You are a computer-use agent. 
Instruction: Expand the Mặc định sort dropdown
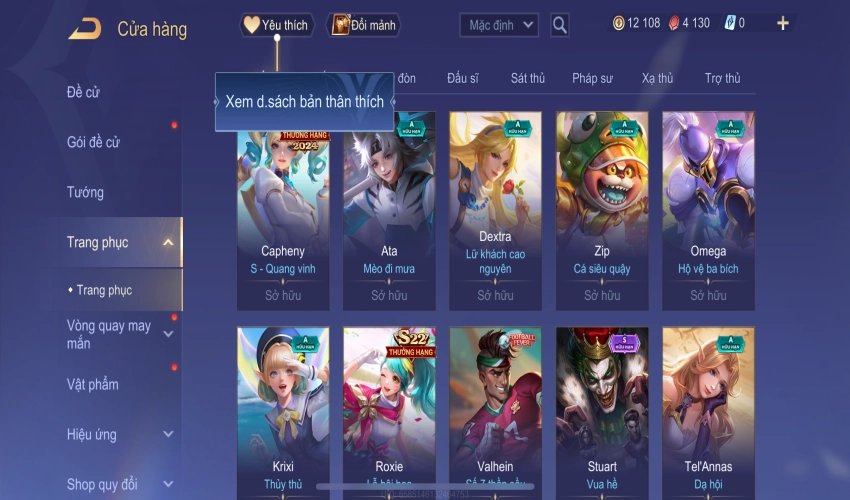499,25
